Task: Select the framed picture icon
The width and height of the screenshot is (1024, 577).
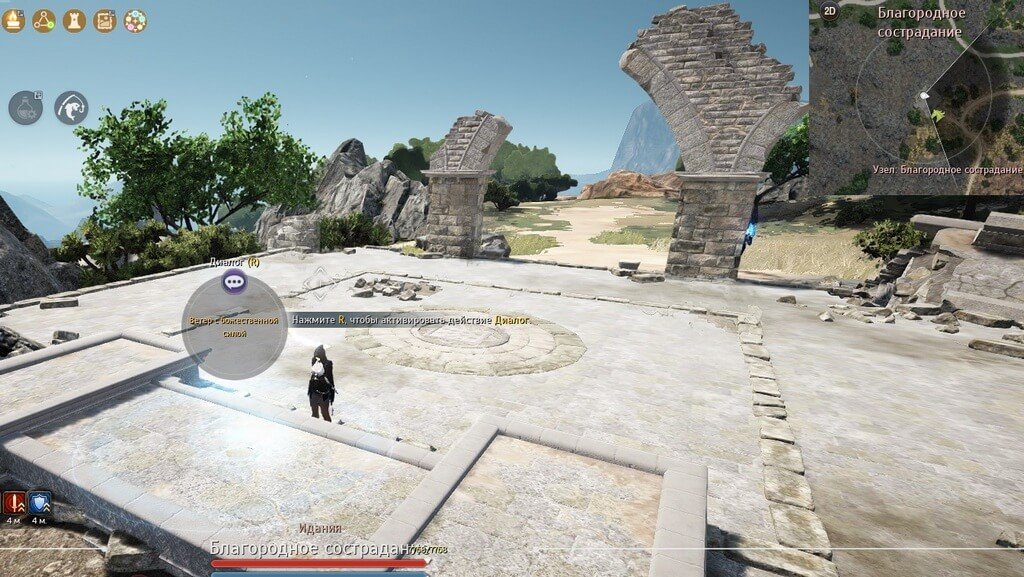Action: [105, 20]
